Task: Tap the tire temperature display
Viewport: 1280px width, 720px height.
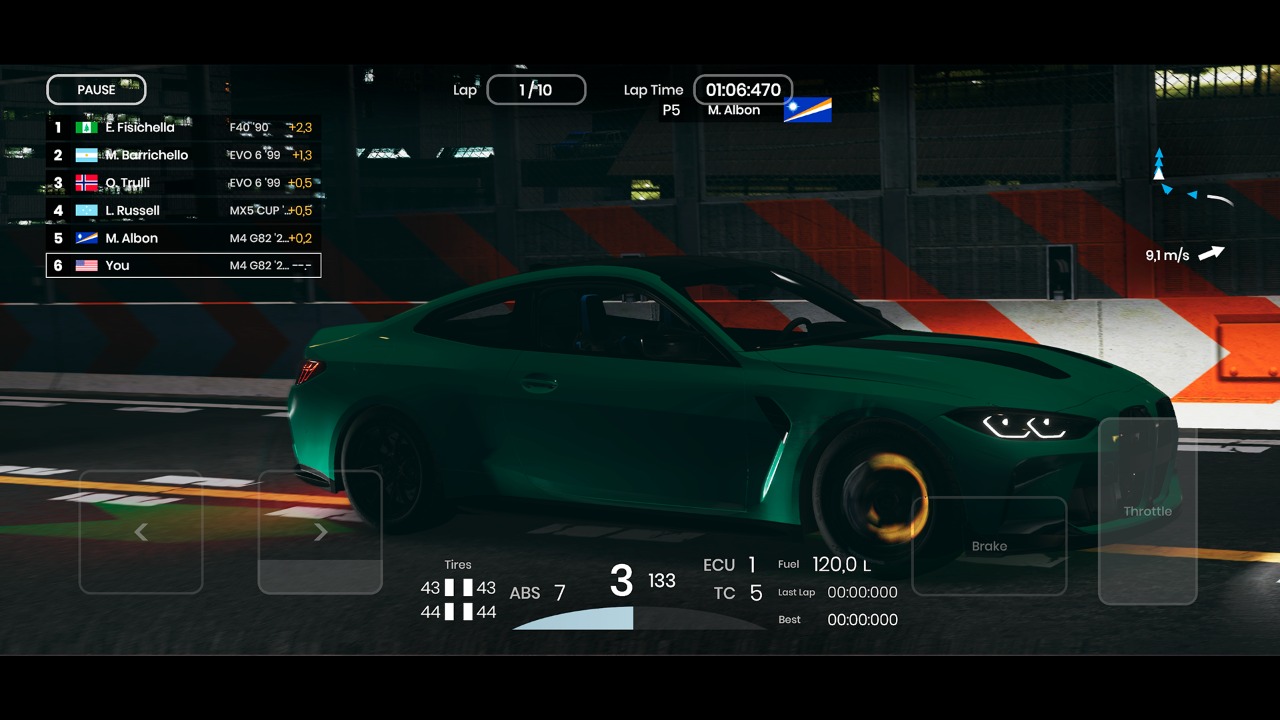Action: (457, 597)
